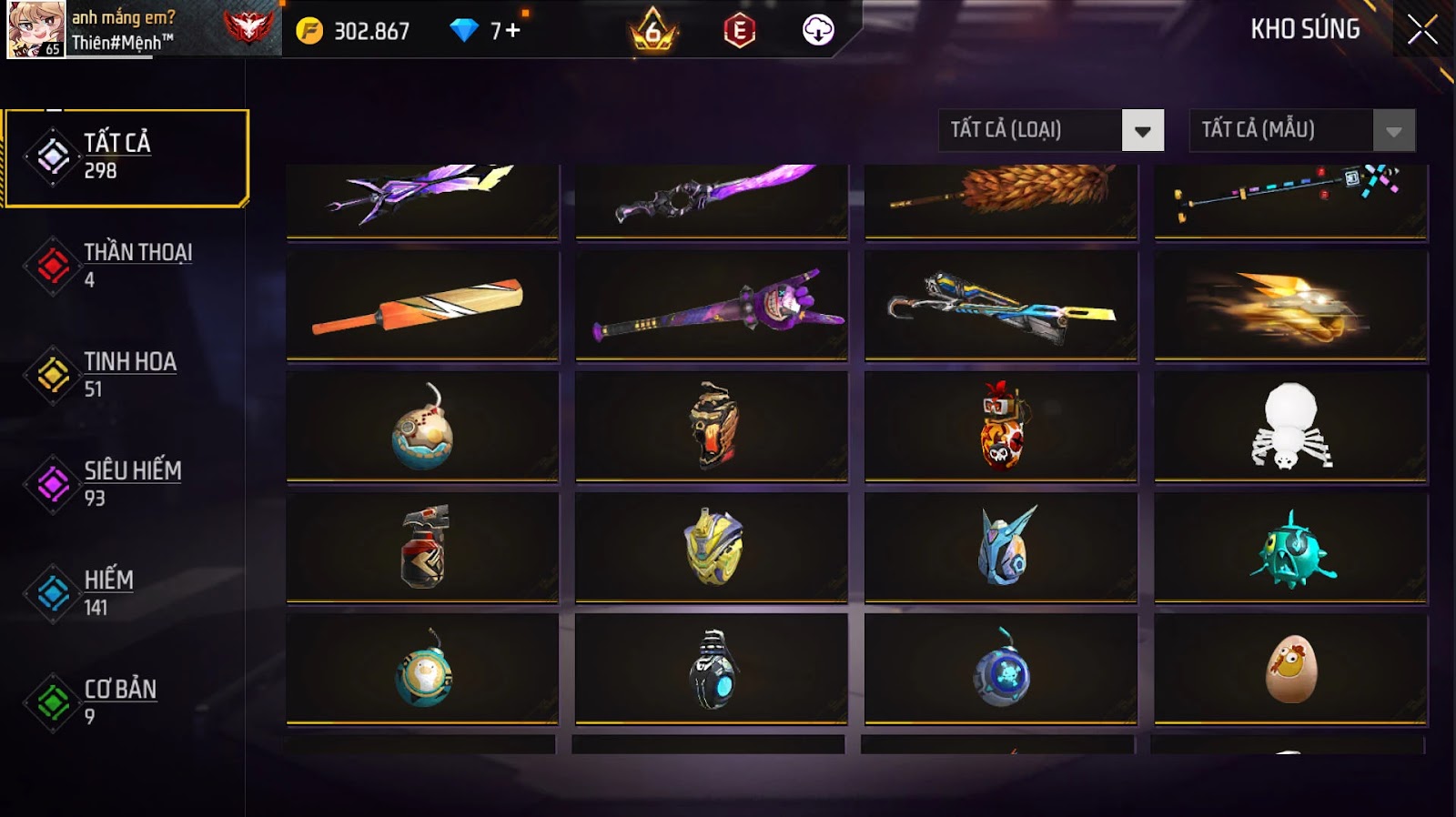Viewport: 1456px width, 817px height.
Task: Tap the red E hexagon badge
Action: click(739, 31)
